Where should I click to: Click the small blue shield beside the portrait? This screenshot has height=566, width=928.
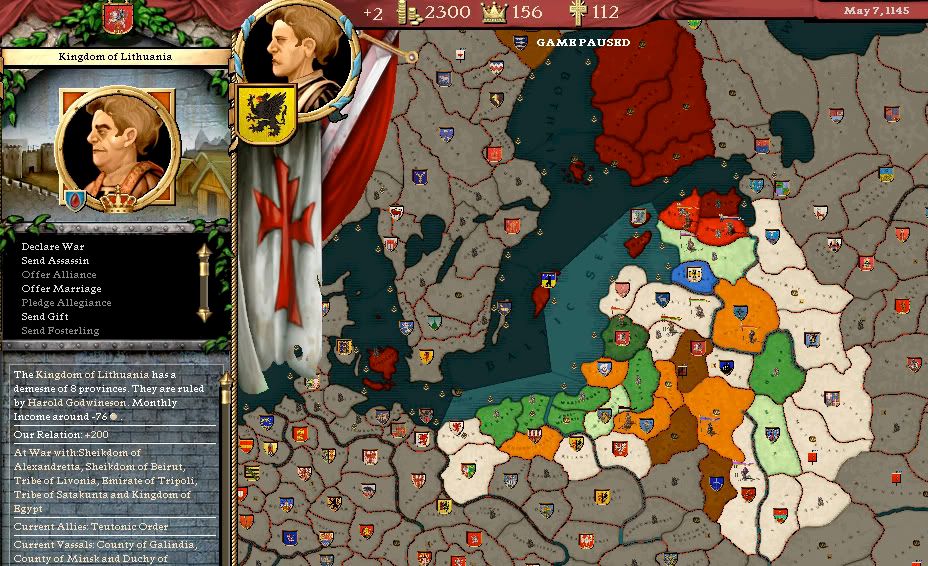point(75,199)
